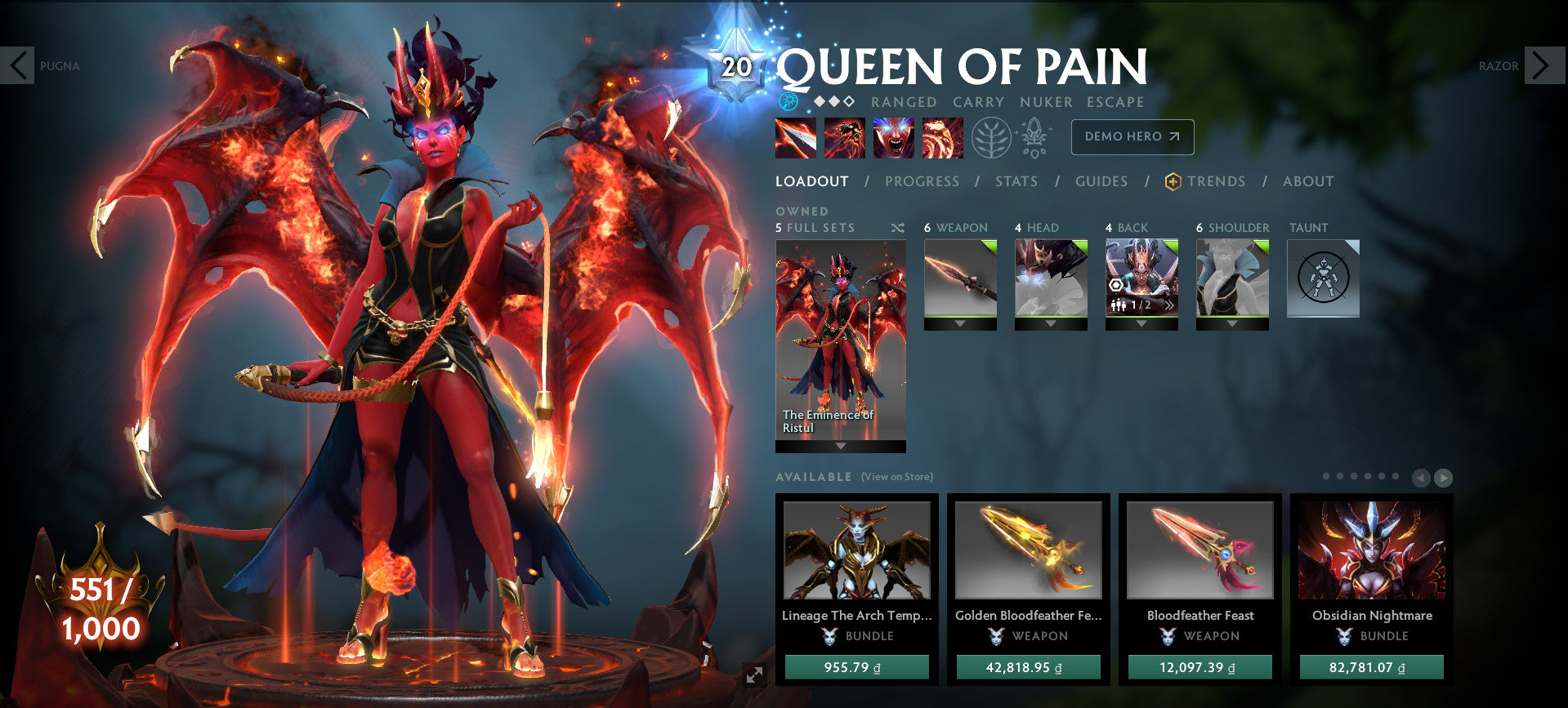Open the TRENDS tab
Image resolution: width=1568 pixels, height=708 pixels.
tap(1217, 181)
